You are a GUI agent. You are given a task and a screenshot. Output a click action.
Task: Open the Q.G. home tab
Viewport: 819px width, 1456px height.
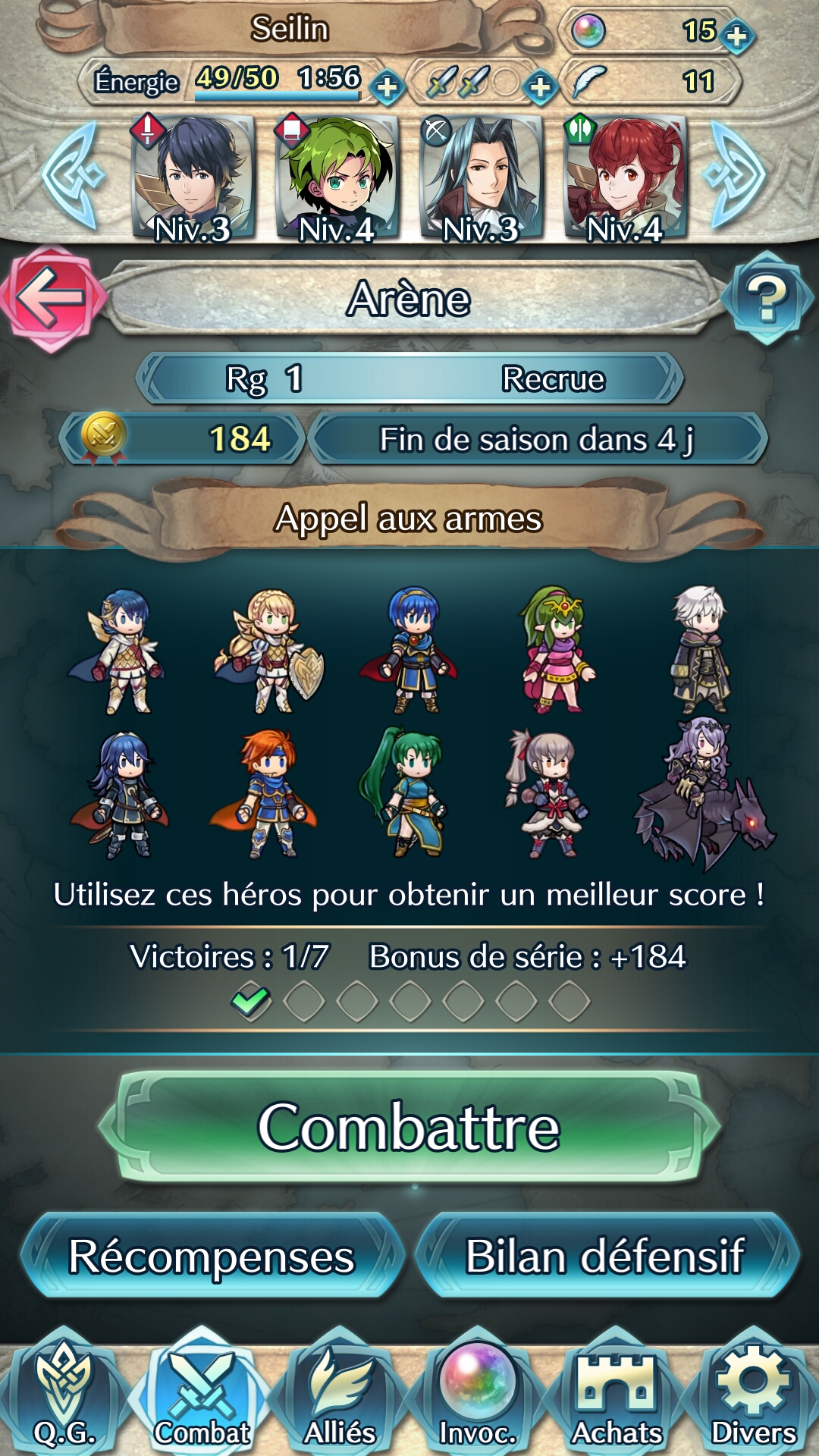click(64, 1399)
